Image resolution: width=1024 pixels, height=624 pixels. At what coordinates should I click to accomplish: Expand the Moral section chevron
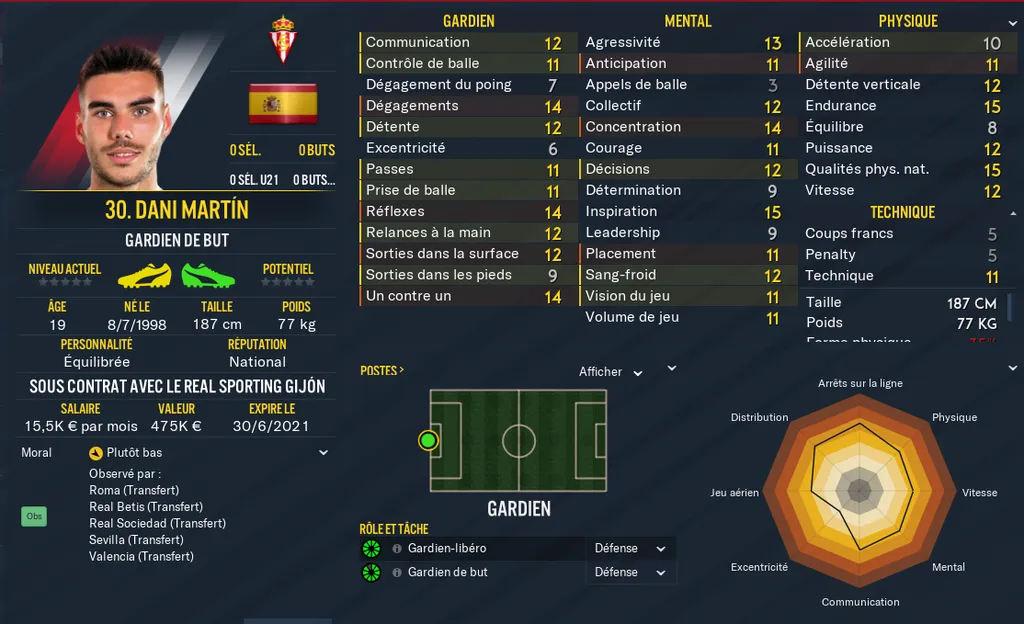(x=323, y=453)
